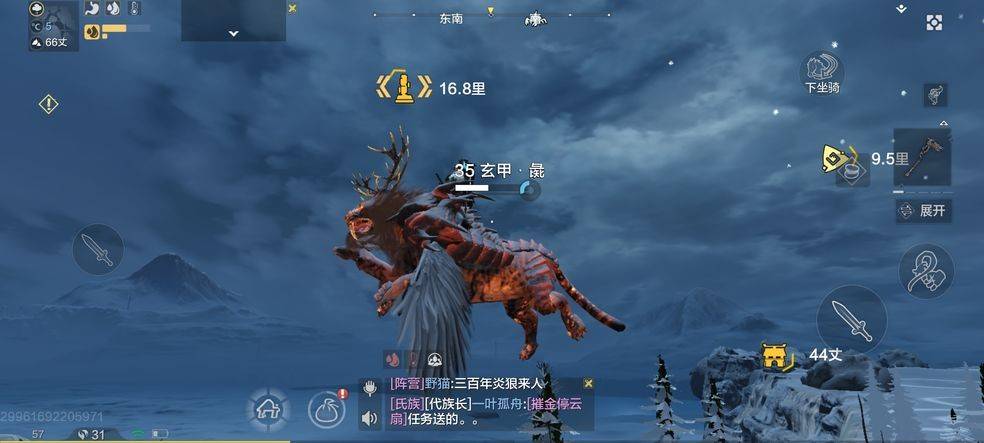Image resolution: width=984 pixels, height=443 pixels.
Task: Close the chat box with X
Action: (x=588, y=383)
